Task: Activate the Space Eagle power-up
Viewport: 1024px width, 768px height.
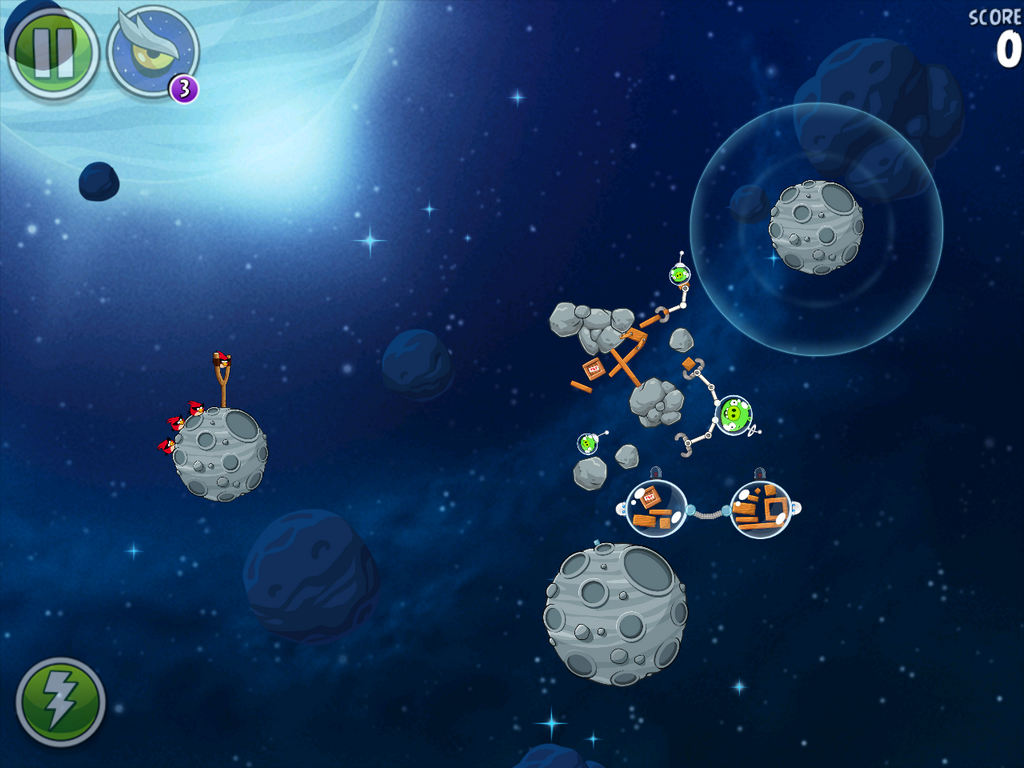Action: point(151,51)
